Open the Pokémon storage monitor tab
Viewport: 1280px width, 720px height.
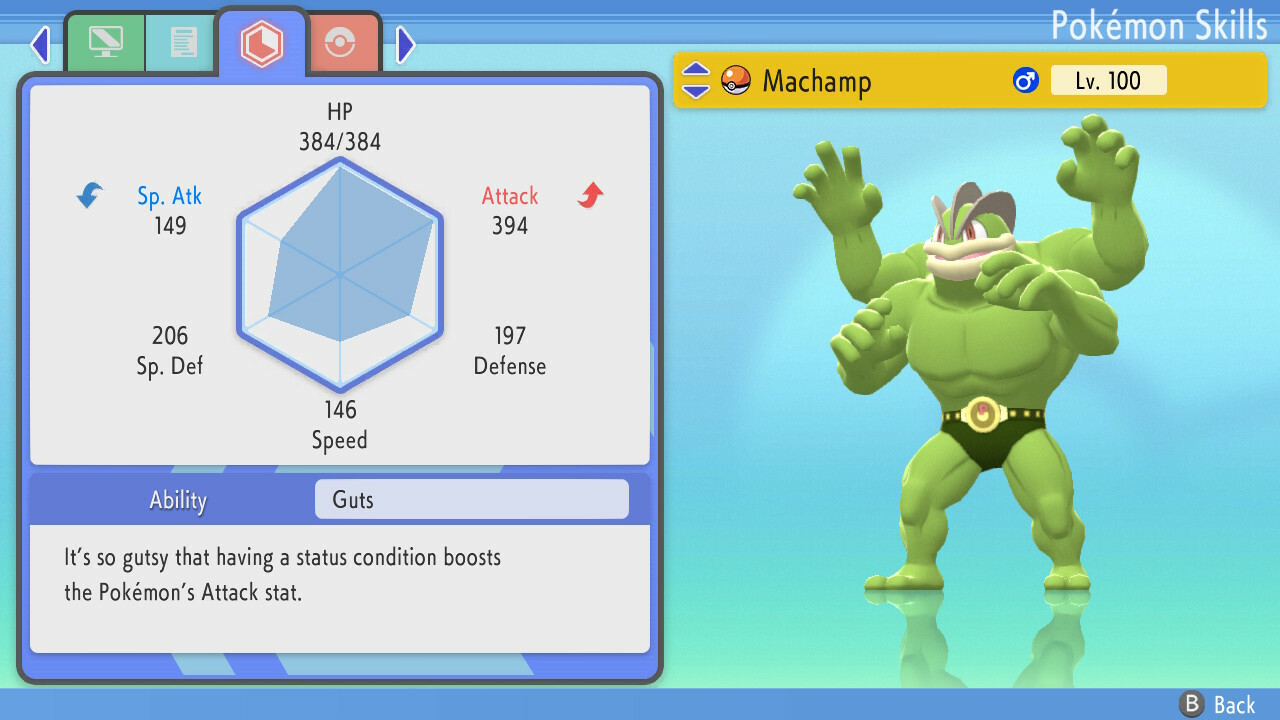pos(105,42)
